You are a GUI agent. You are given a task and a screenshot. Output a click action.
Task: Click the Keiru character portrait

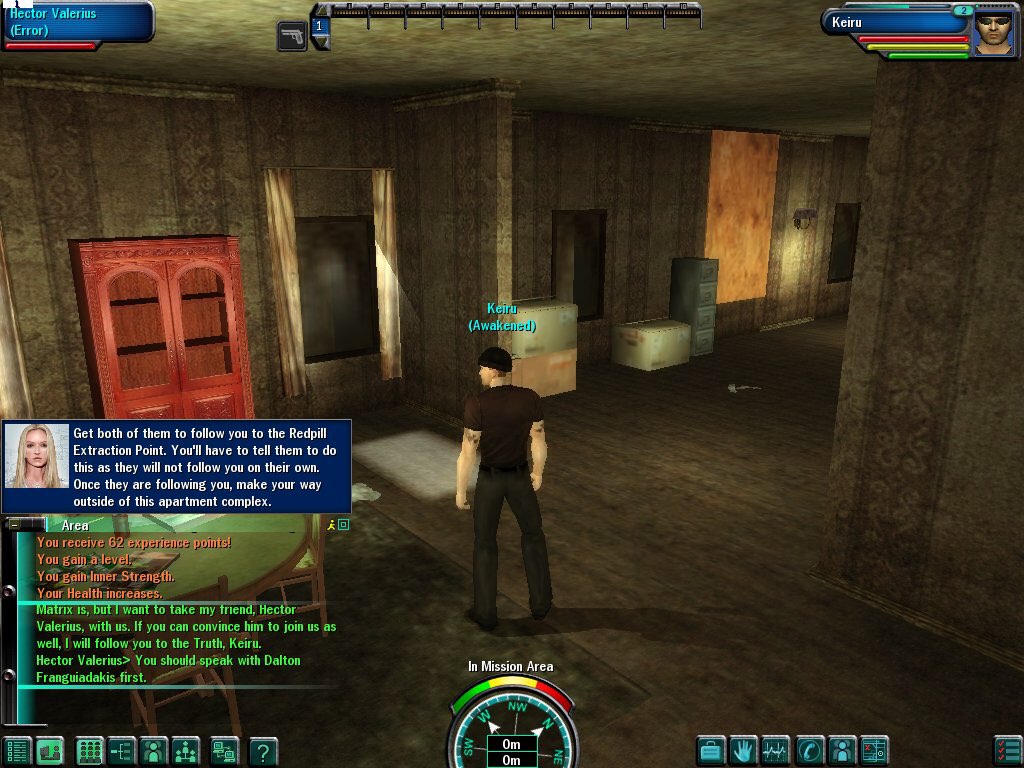(993, 34)
